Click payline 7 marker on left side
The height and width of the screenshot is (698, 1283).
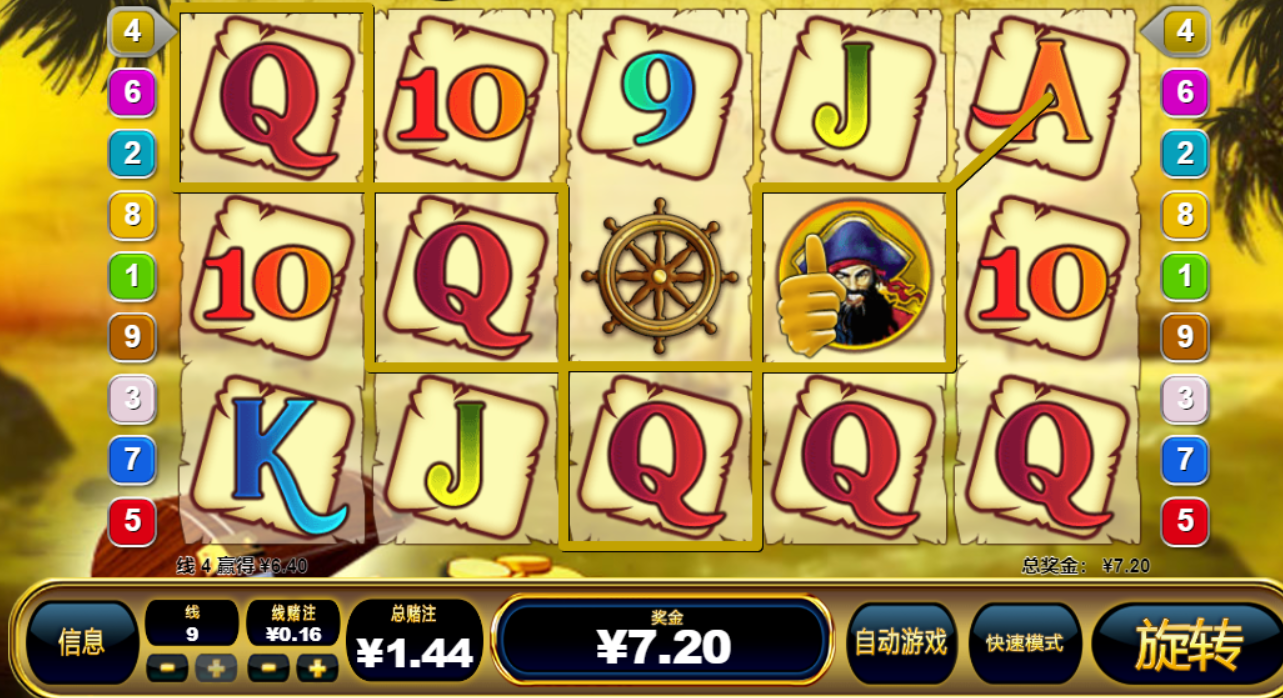[x=132, y=460]
